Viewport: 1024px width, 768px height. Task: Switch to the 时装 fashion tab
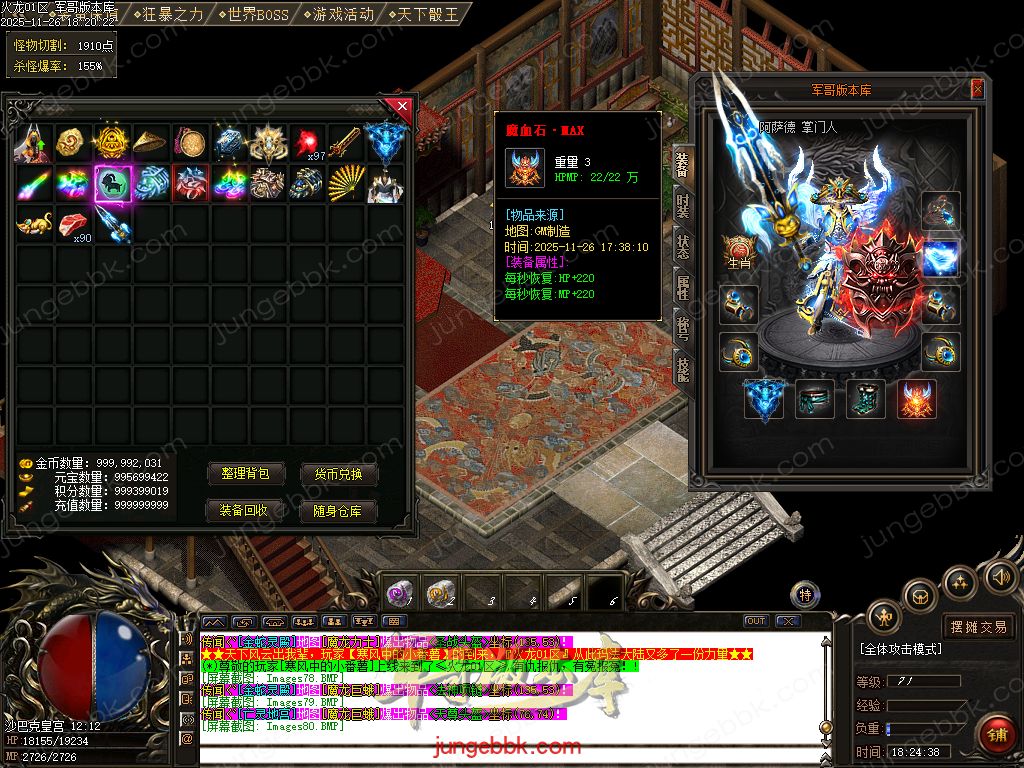(682, 205)
